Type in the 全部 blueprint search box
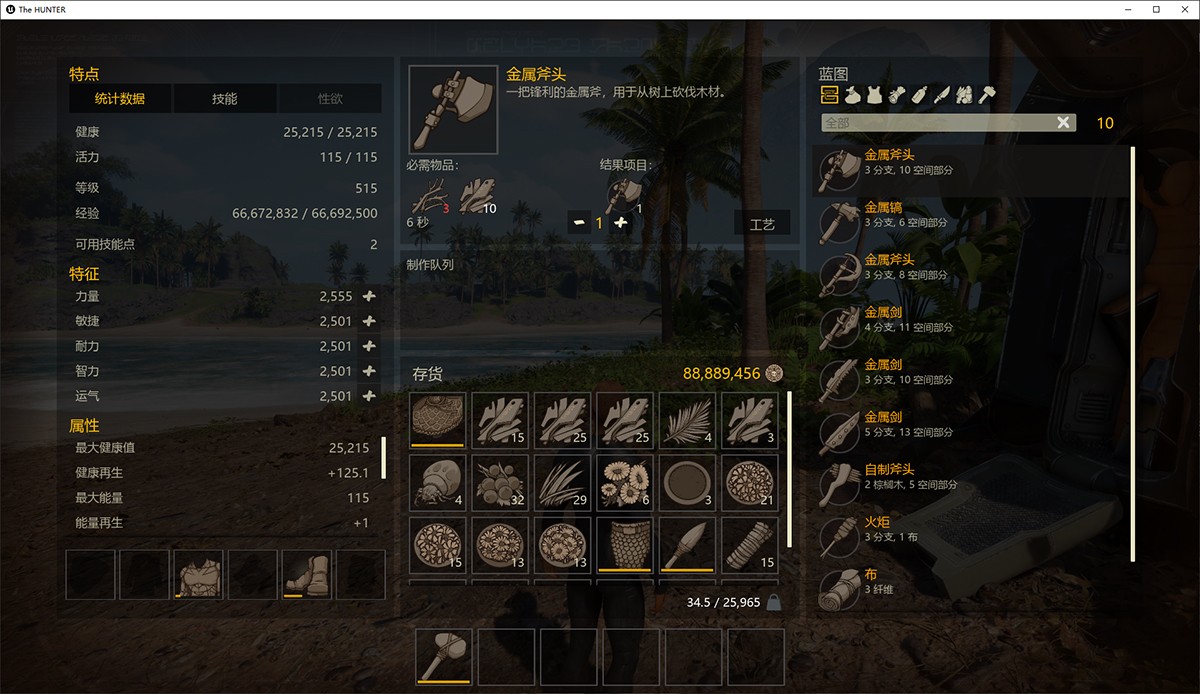The width and height of the screenshot is (1200, 694). point(935,122)
